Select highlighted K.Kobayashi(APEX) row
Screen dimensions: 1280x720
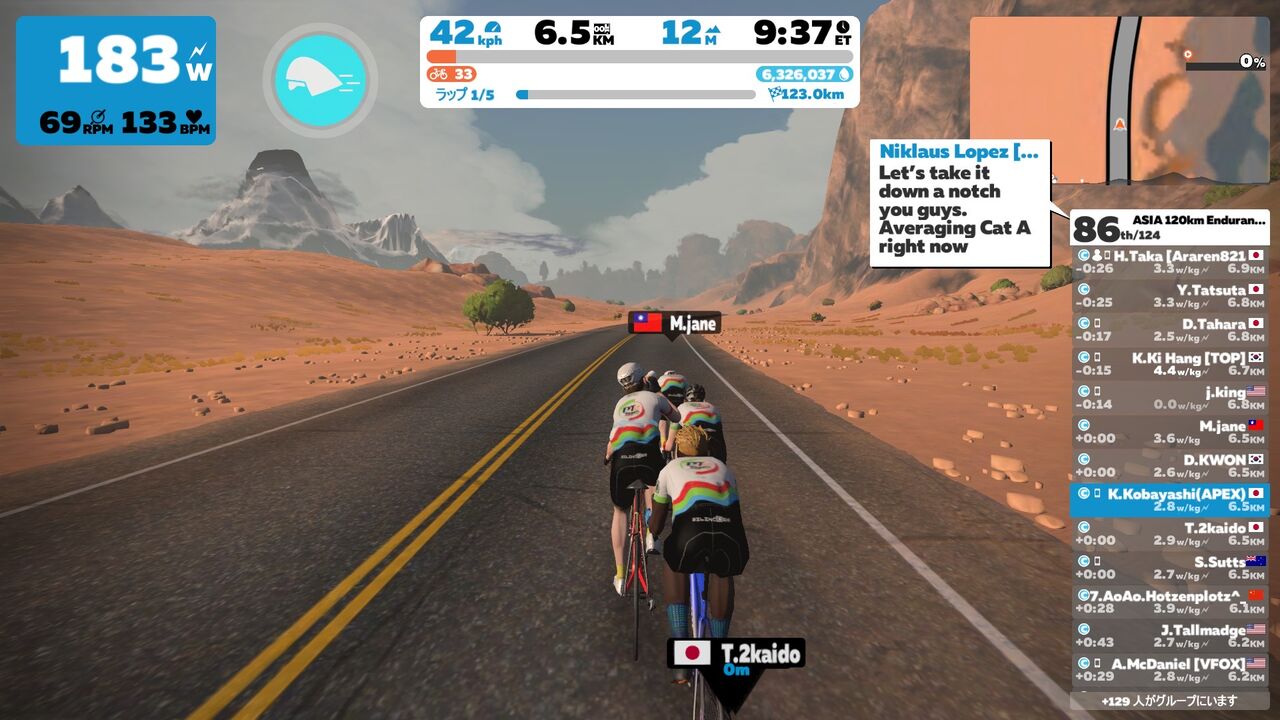tap(1169, 500)
